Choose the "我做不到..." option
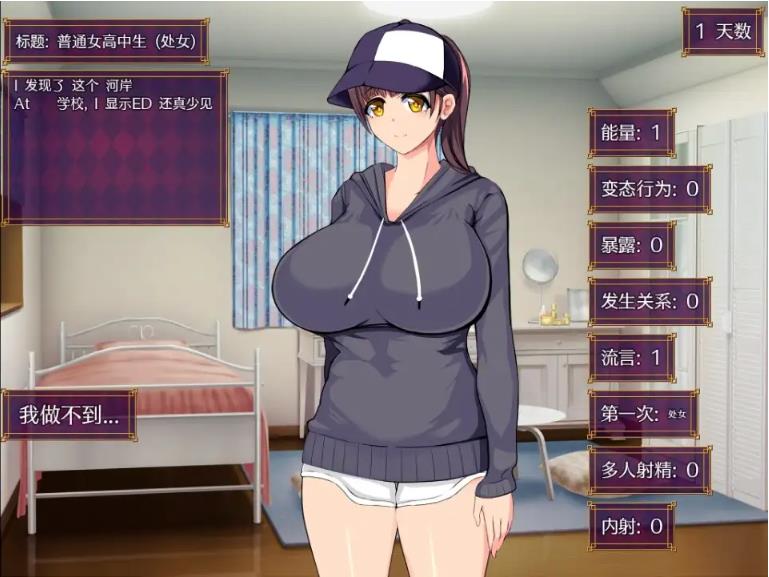The height and width of the screenshot is (577, 769). point(69,415)
